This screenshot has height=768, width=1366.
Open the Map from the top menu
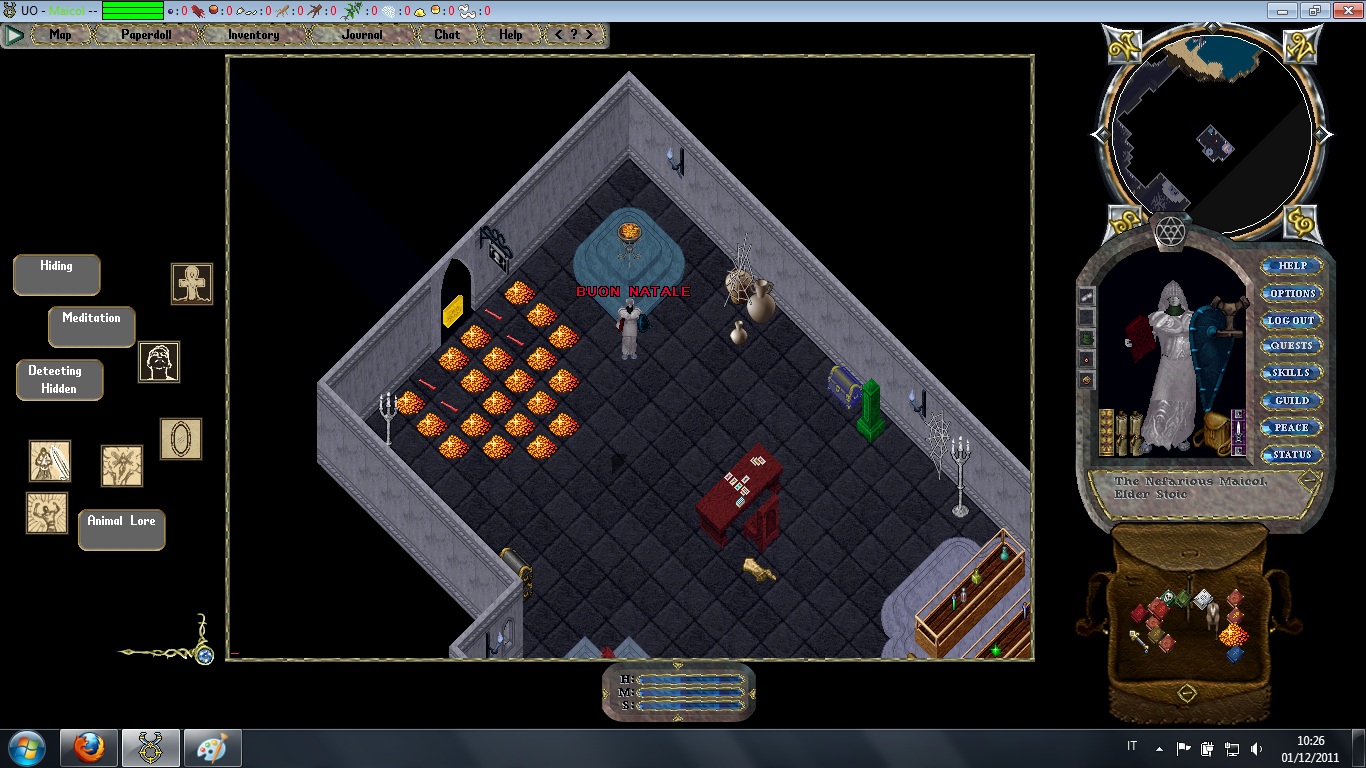coord(61,35)
